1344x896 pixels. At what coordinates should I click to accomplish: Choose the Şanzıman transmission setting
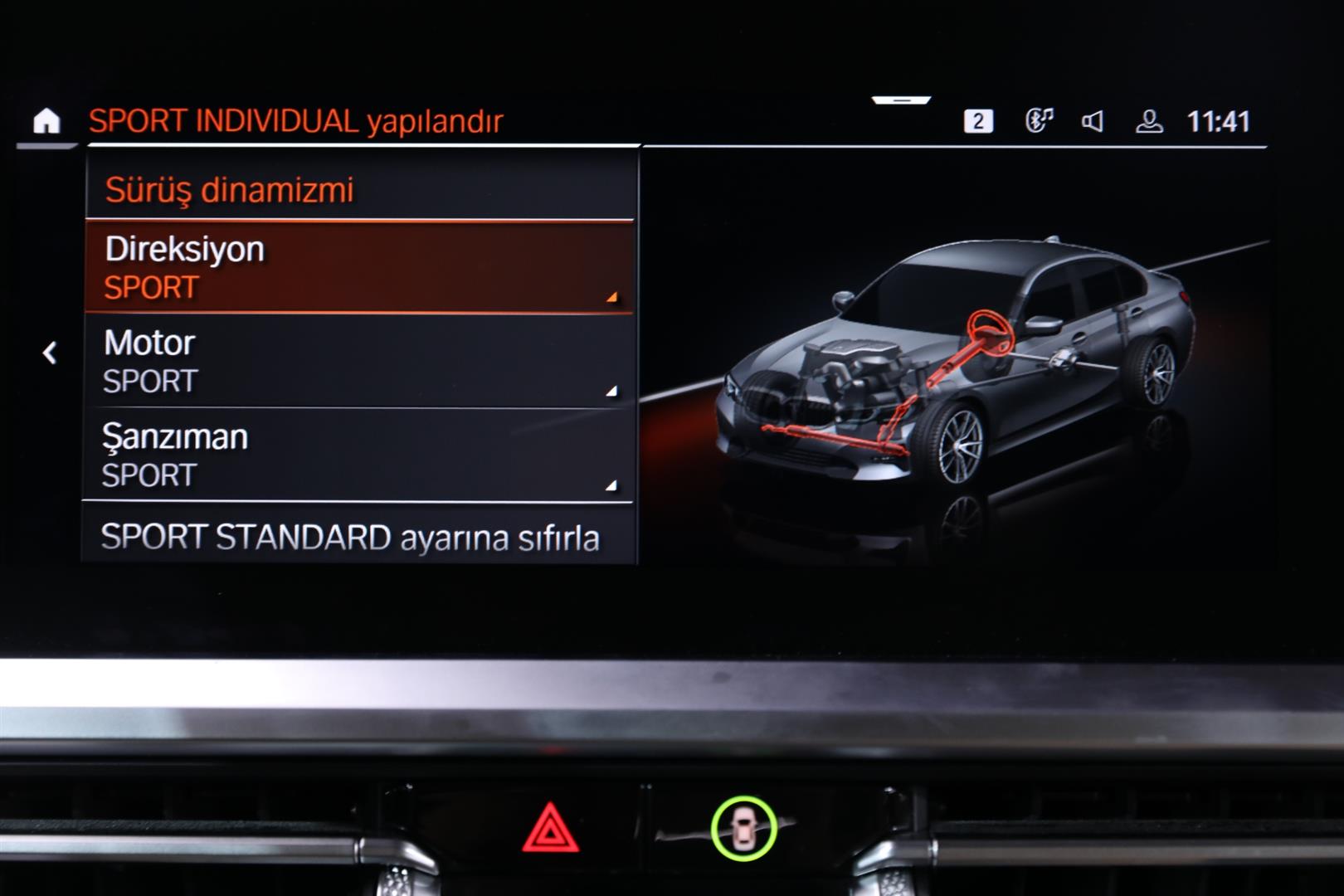359,455
